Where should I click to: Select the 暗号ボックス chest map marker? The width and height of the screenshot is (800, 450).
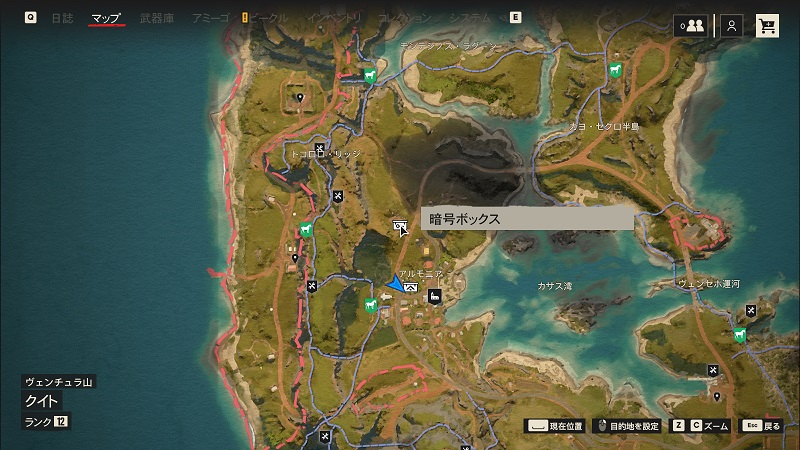[400, 227]
